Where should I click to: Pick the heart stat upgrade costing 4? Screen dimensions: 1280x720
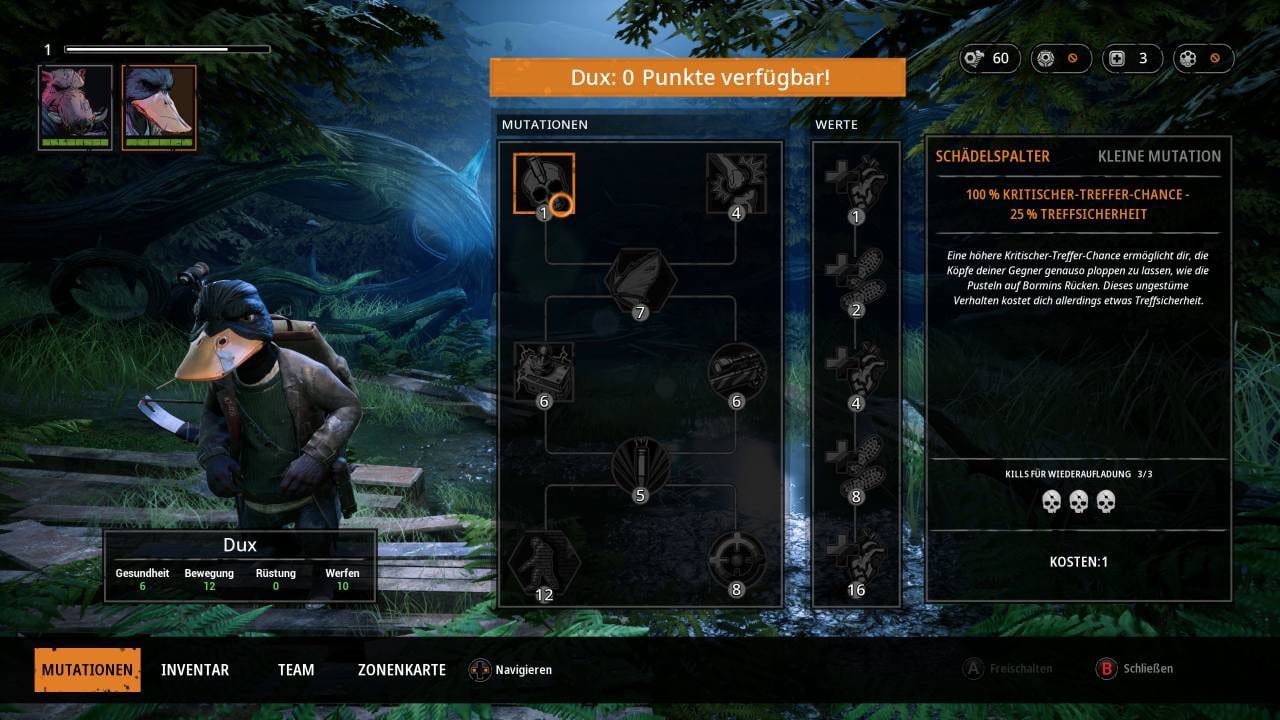tap(855, 371)
